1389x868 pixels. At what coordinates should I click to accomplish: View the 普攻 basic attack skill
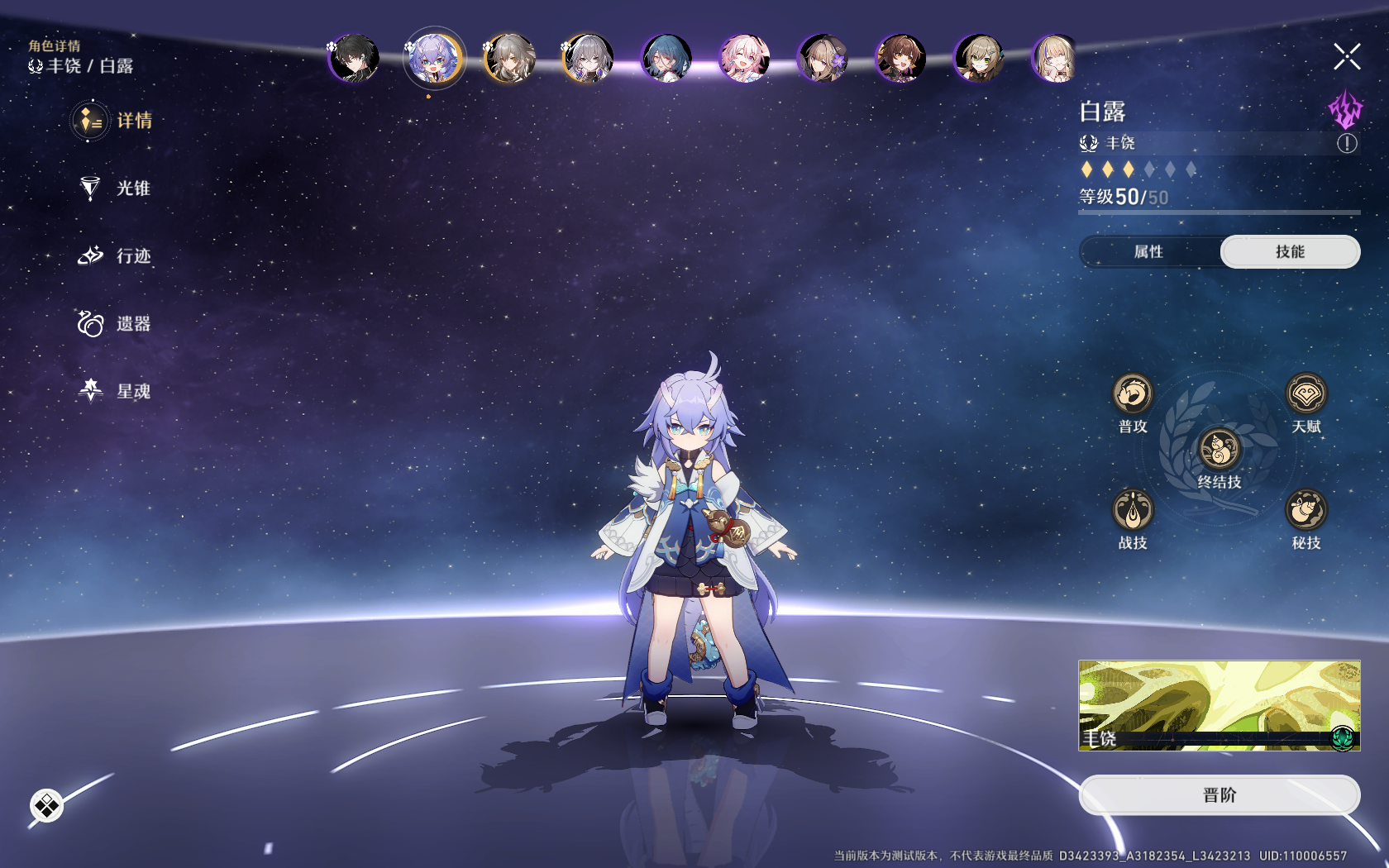1132,394
